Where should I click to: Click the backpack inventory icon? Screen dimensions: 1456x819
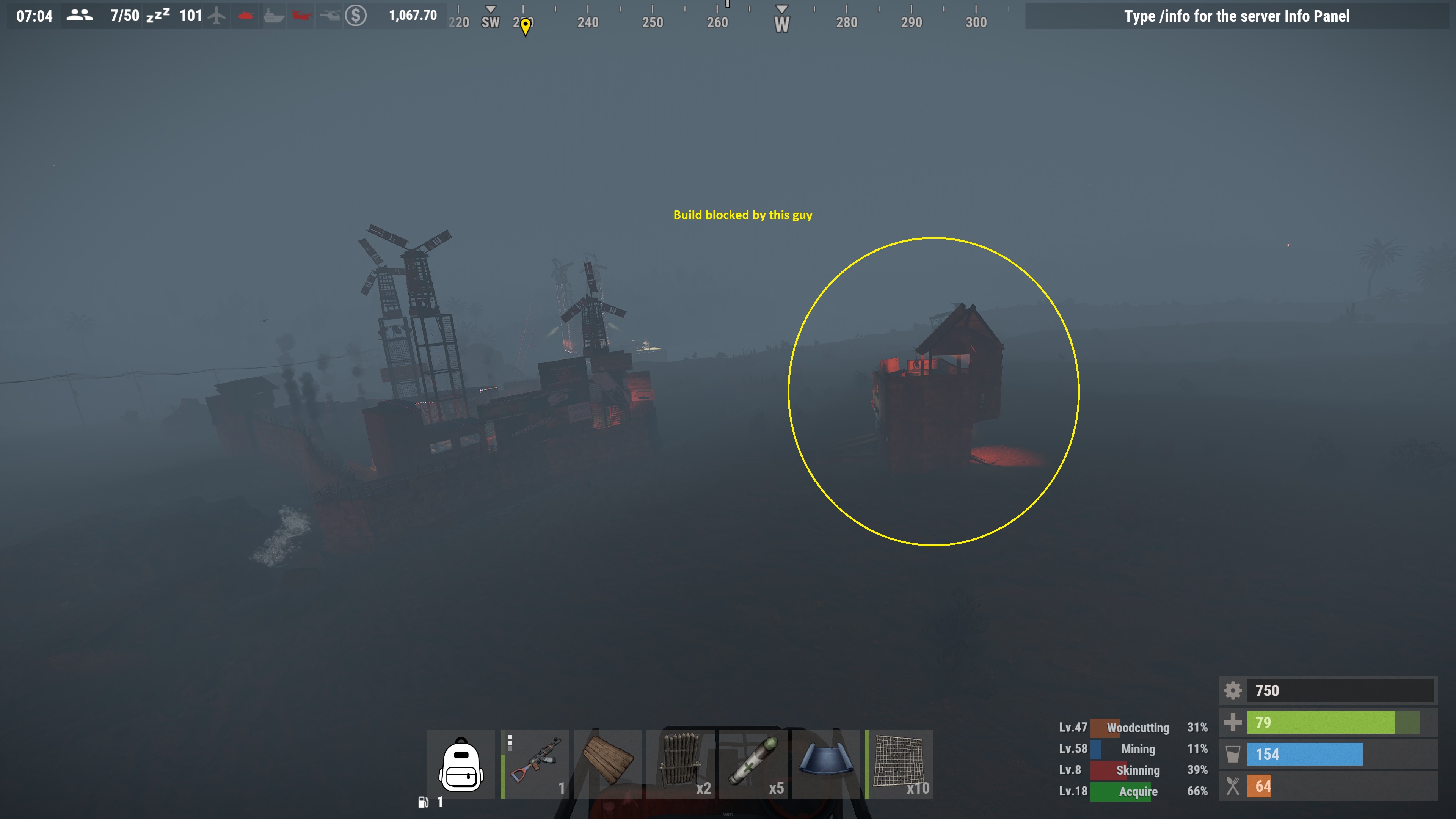[x=460, y=764]
